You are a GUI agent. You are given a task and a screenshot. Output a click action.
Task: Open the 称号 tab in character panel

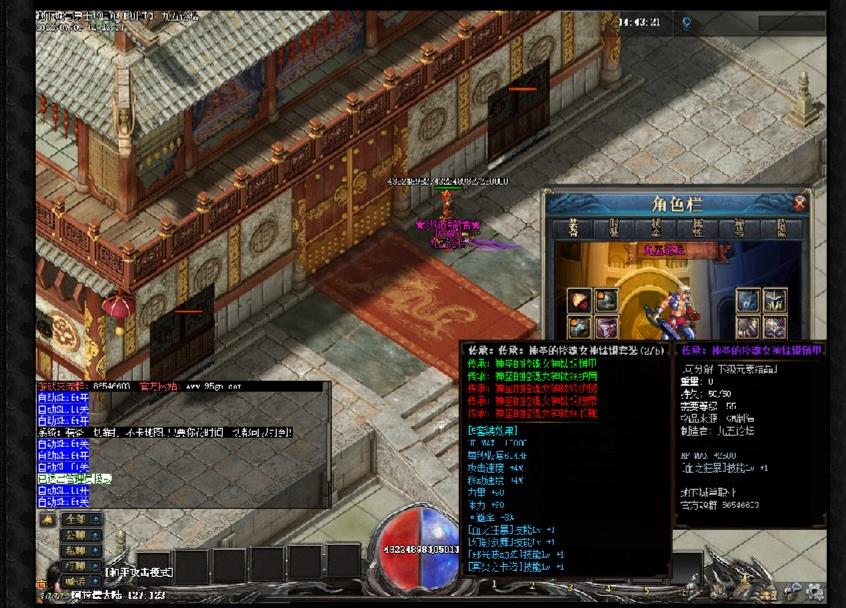coord(738,228)
